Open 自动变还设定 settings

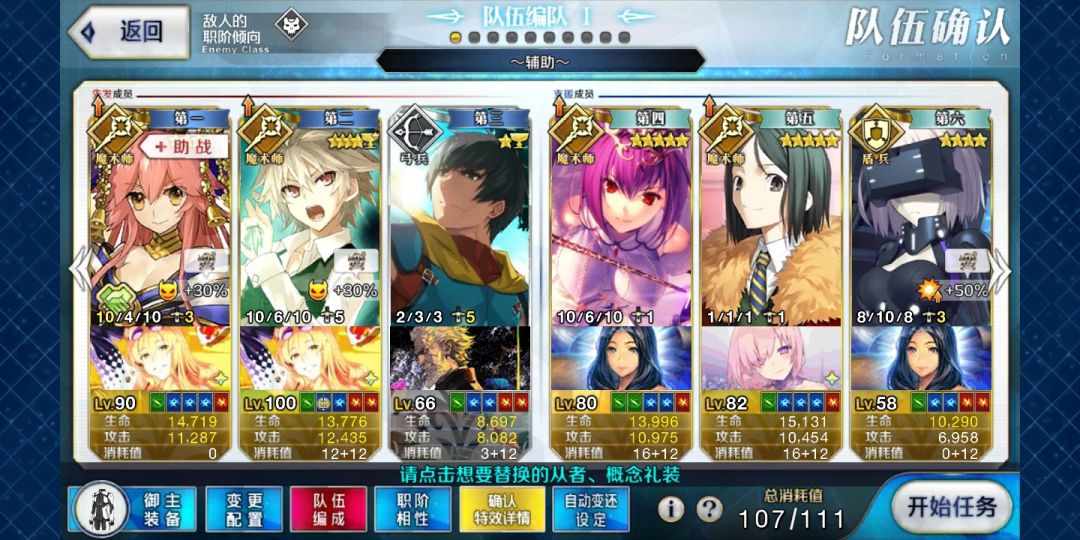pos(592,508)
